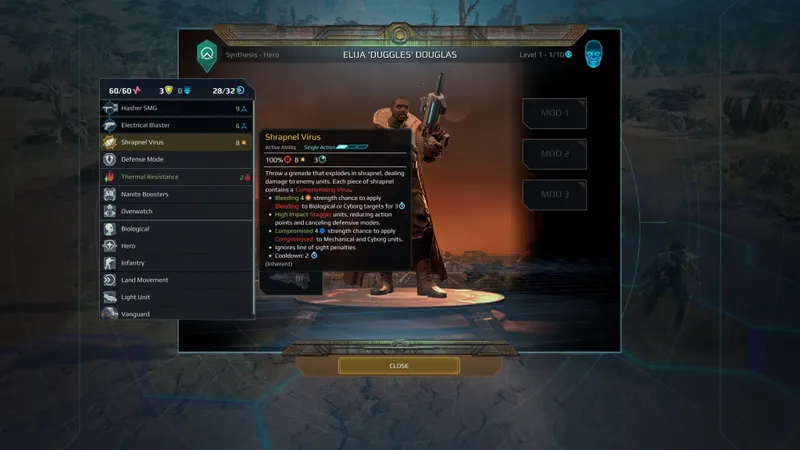Image resolution: width=800 pixels, height=450 pixels.
Task: Click the blue hero portrait icon
Action: pyautogui.click(x=594, y=54)
